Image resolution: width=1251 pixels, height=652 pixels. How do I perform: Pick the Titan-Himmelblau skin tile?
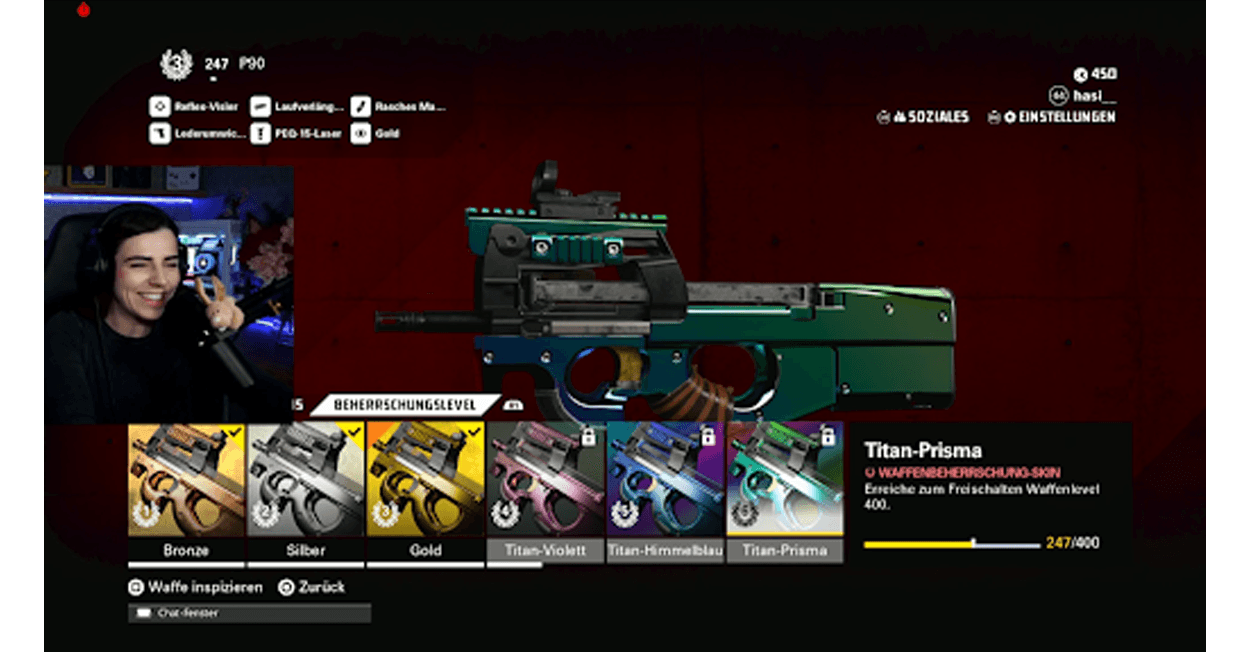pyautogui.click(x=665, y=480)
